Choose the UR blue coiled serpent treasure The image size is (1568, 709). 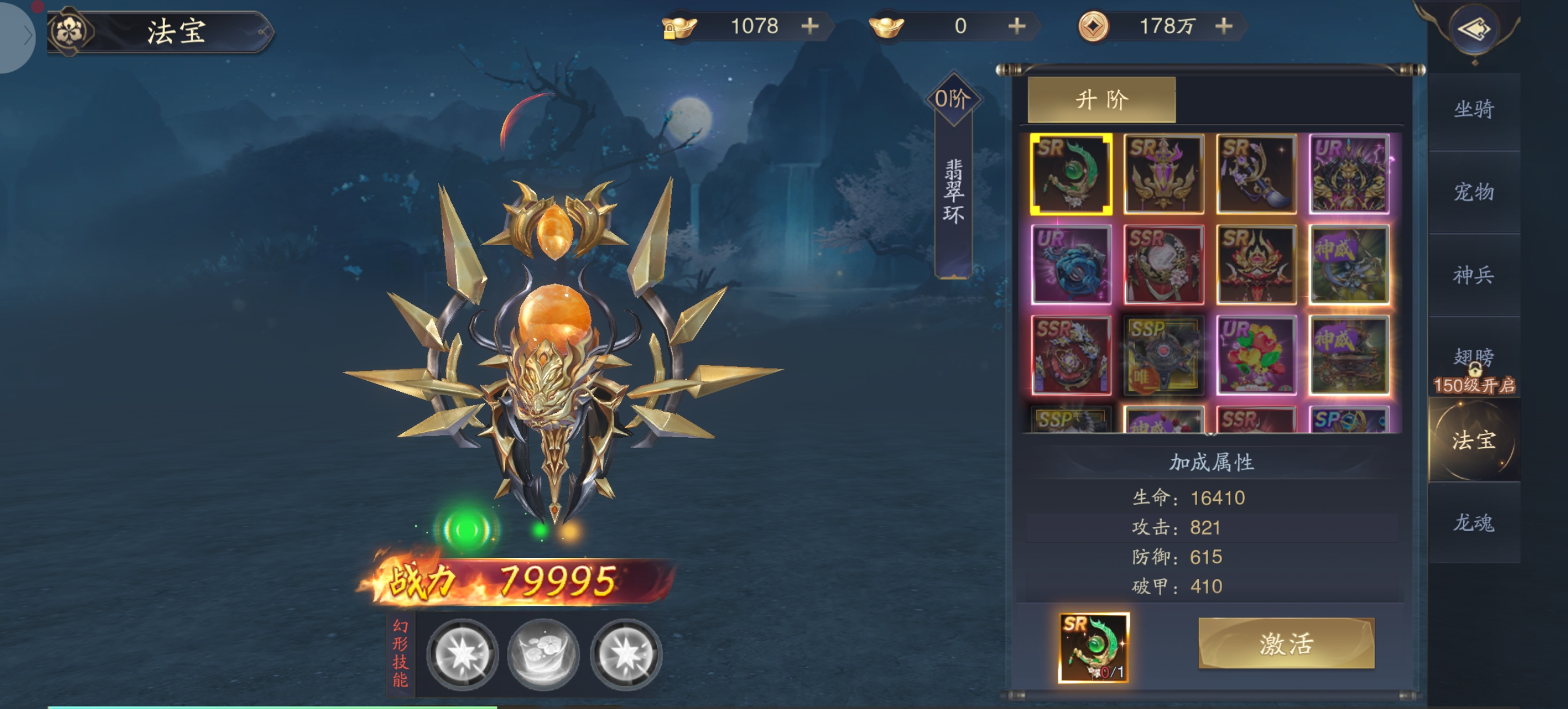(1070, 265)
